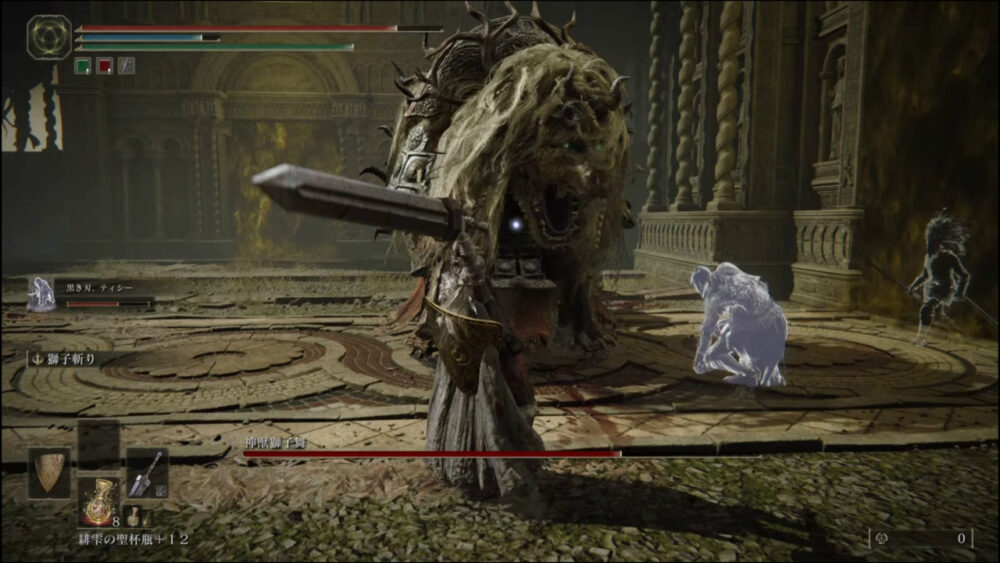Select the right-hand greatsword weapon slot
The height and width of the screenshot is (563, 1000).
pyautogui.click(x=146, y=473)
